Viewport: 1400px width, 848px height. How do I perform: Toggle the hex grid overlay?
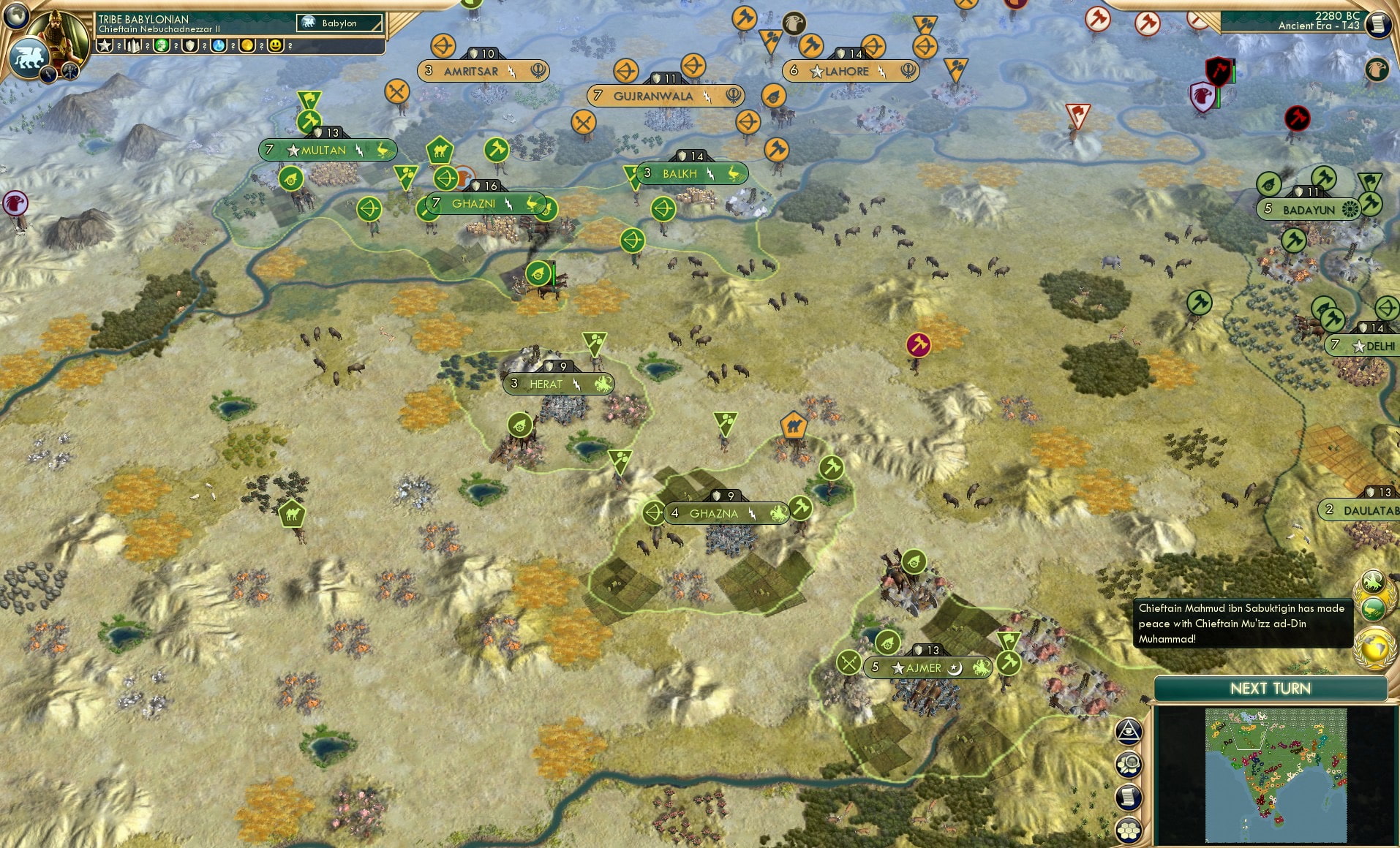tap(1129, 830)
